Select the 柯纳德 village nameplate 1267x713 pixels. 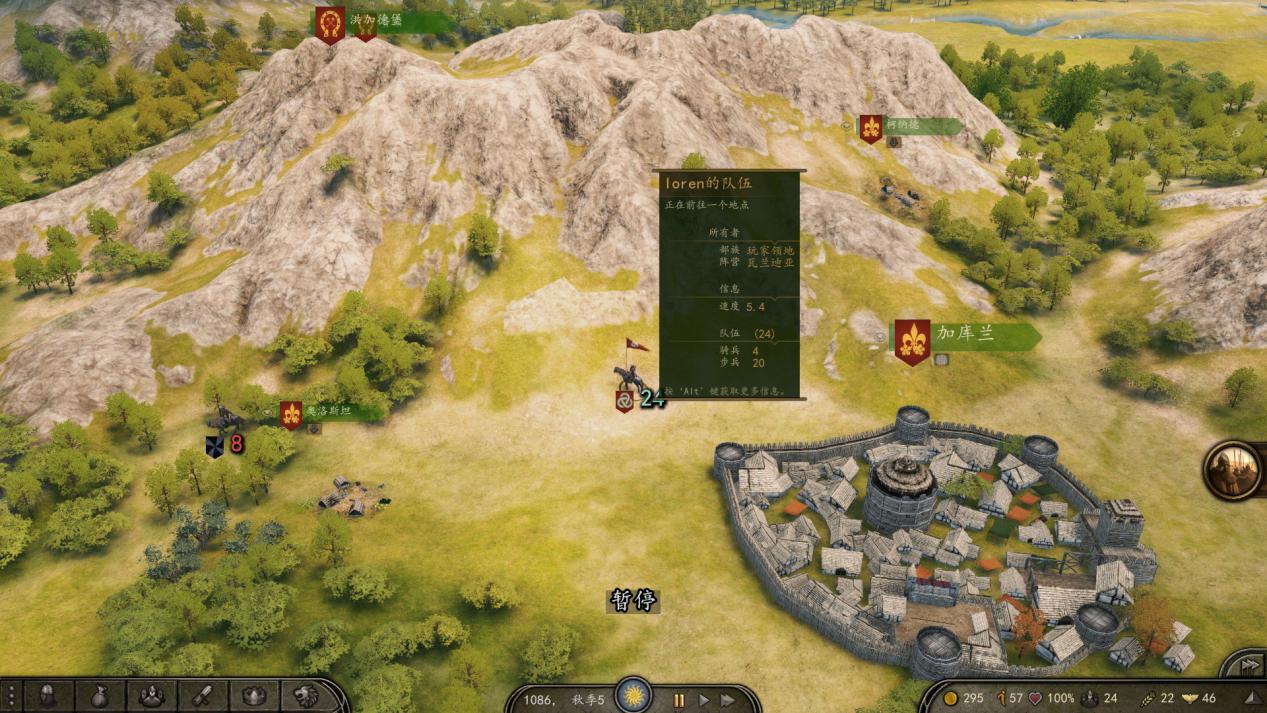click(x=912, y=127)
